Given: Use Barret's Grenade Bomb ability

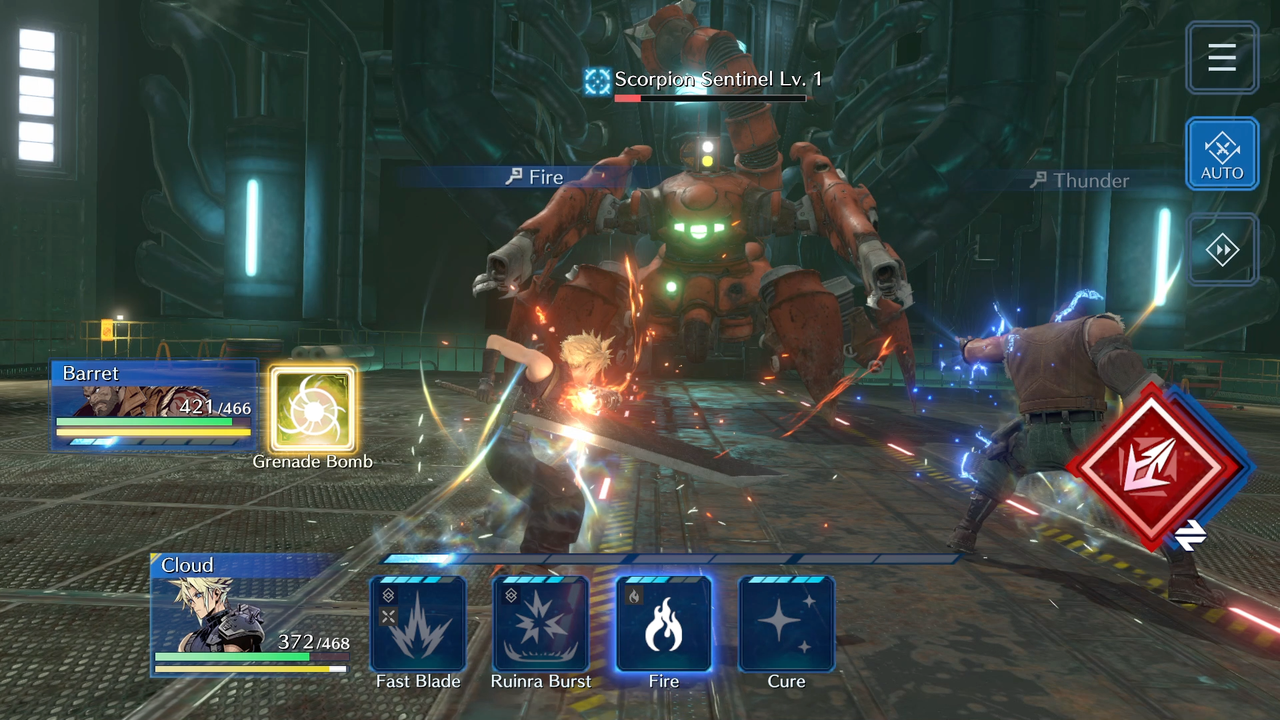Looking at the screenshot, I should (x=312, y=409).
